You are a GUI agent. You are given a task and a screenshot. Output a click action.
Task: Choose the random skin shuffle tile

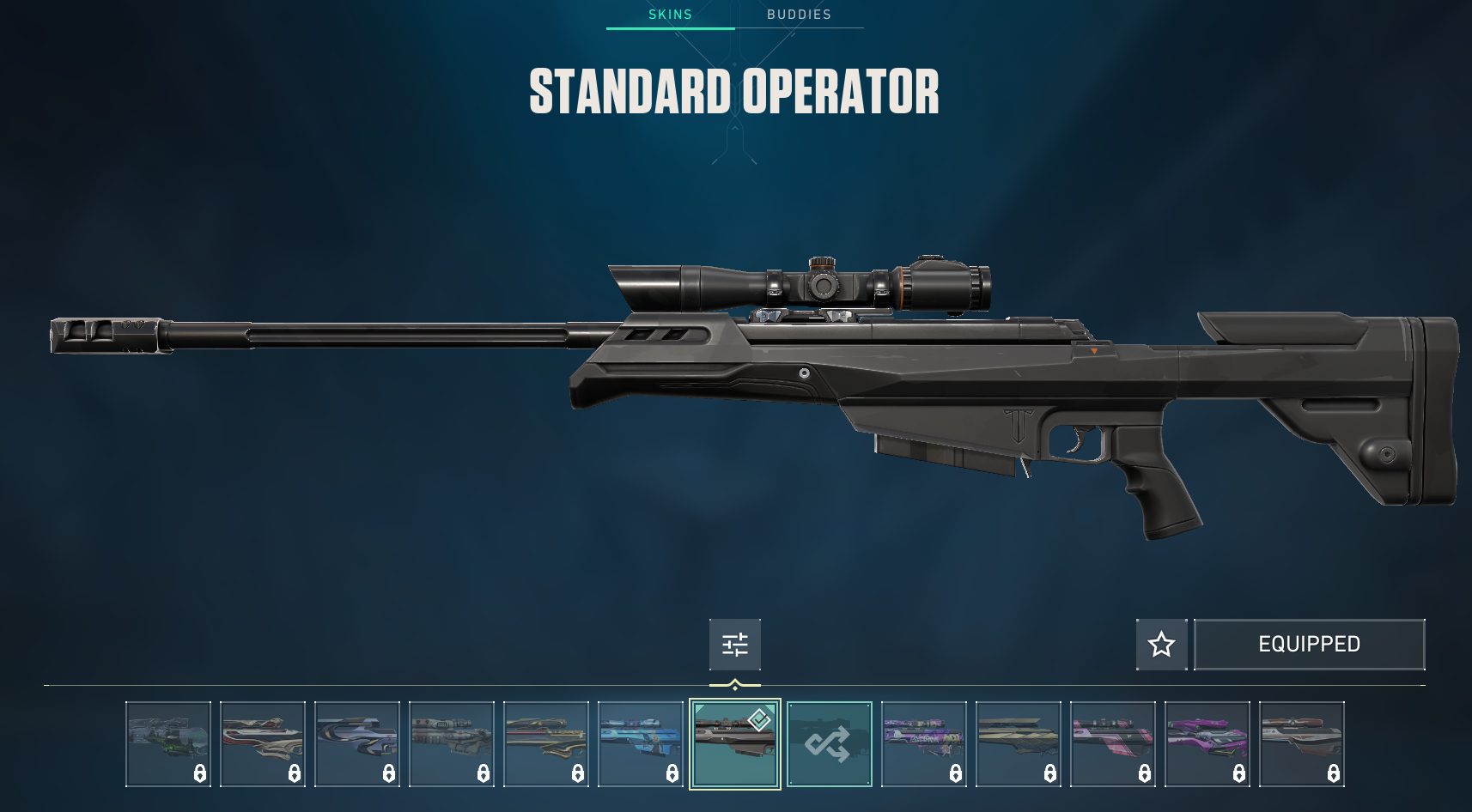point(830,743)
